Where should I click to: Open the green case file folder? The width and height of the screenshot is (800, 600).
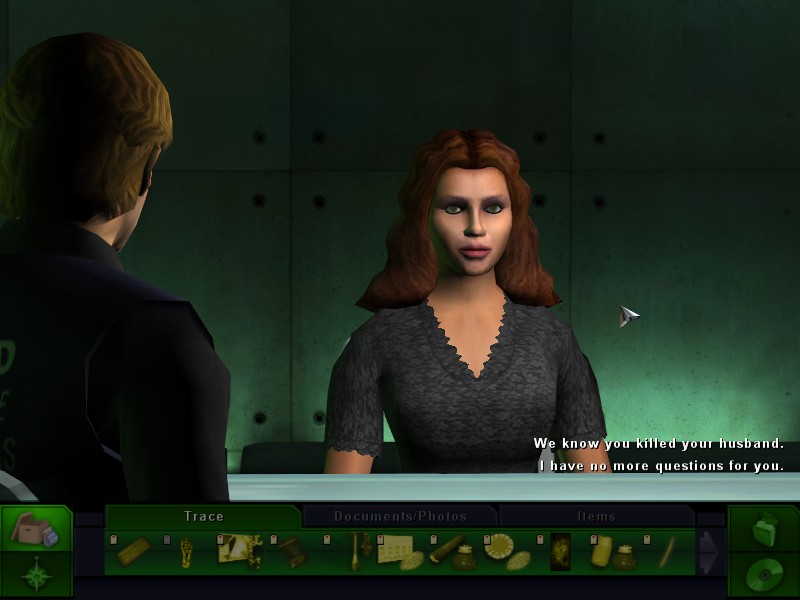pyautogui.click(x=763, y=528)
